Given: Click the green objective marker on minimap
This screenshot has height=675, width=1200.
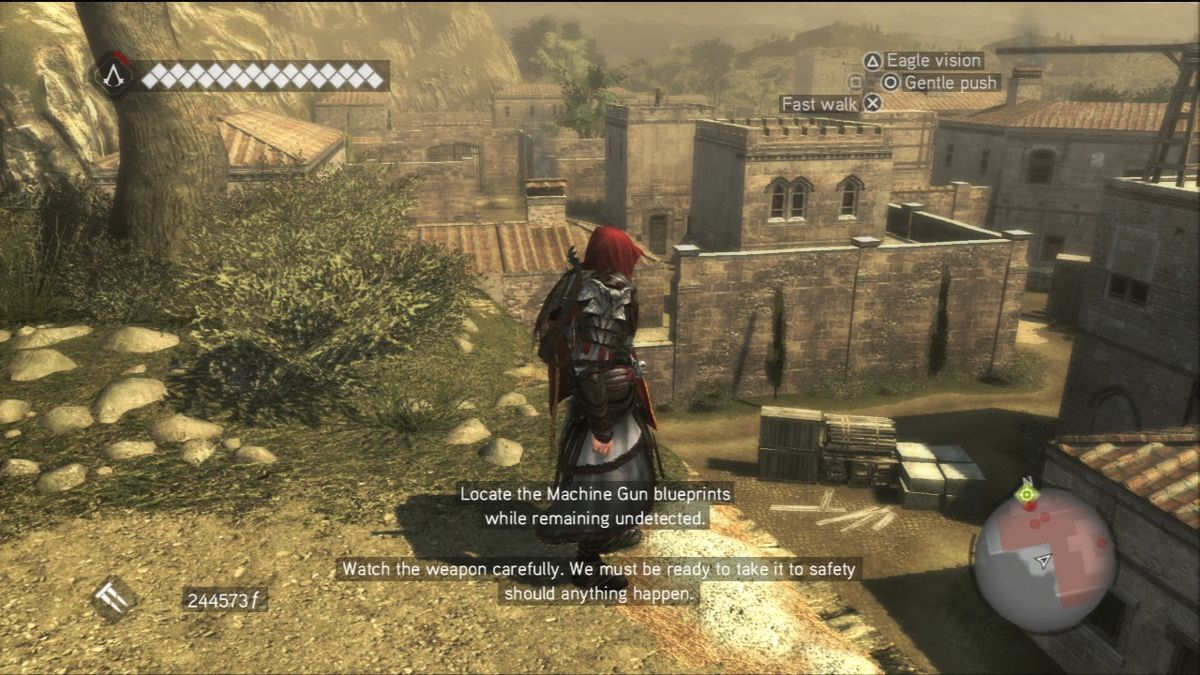Looking at the screenshot, I should [1025, 494].
